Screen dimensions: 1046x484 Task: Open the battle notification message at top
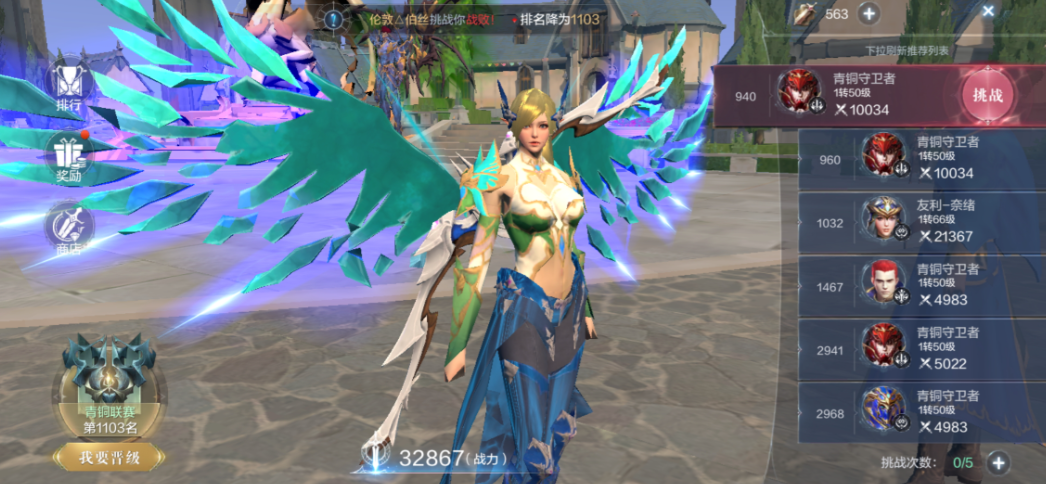pyautogui.click(x=470, y=18)
